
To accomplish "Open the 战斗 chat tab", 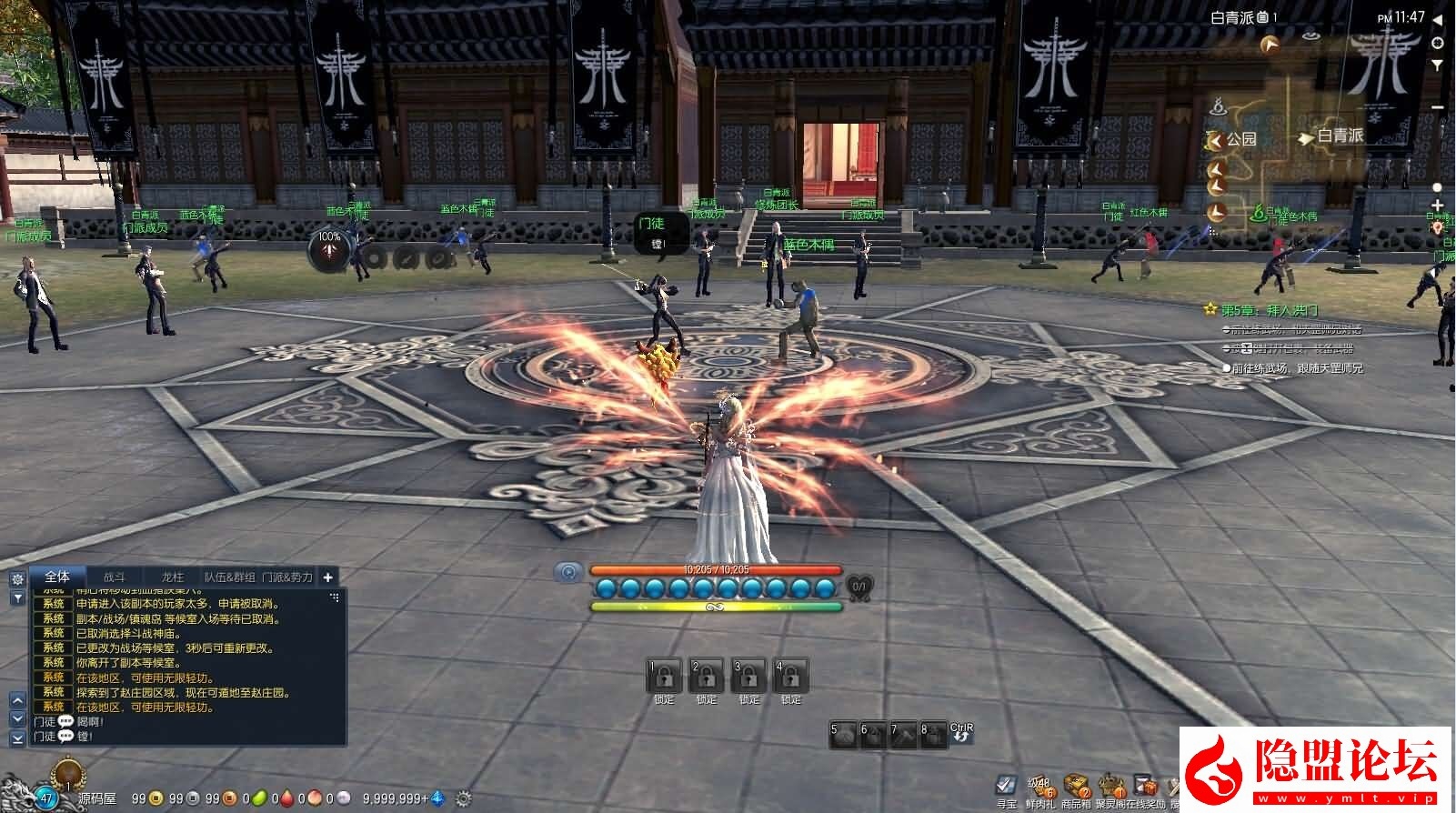I will tap(114, 577).
